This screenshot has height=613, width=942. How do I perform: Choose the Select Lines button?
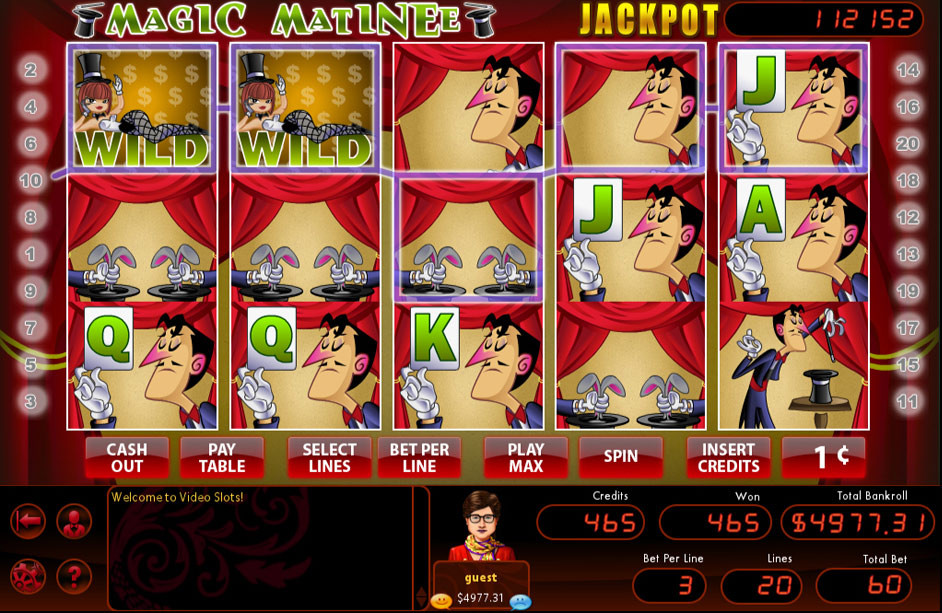click(329, 458)
